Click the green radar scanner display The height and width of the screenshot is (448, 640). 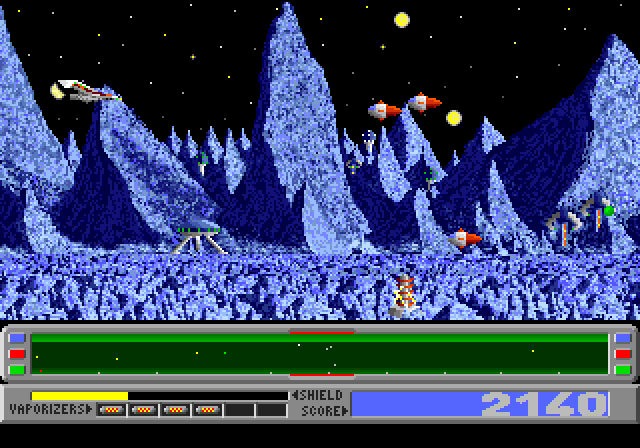tap(320, 354)
